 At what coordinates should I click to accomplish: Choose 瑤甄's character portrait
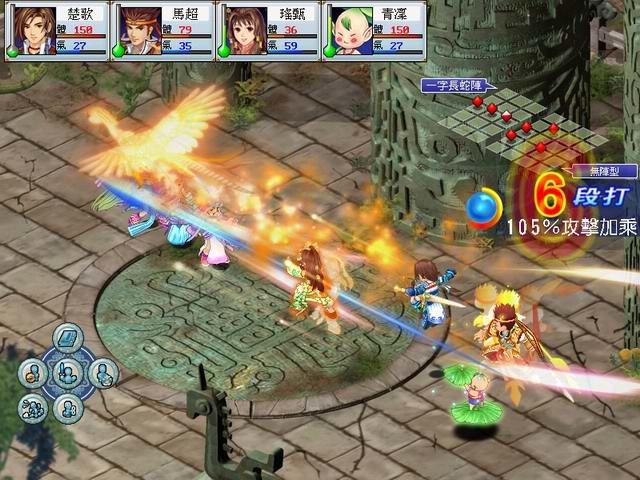pos(243,30)
